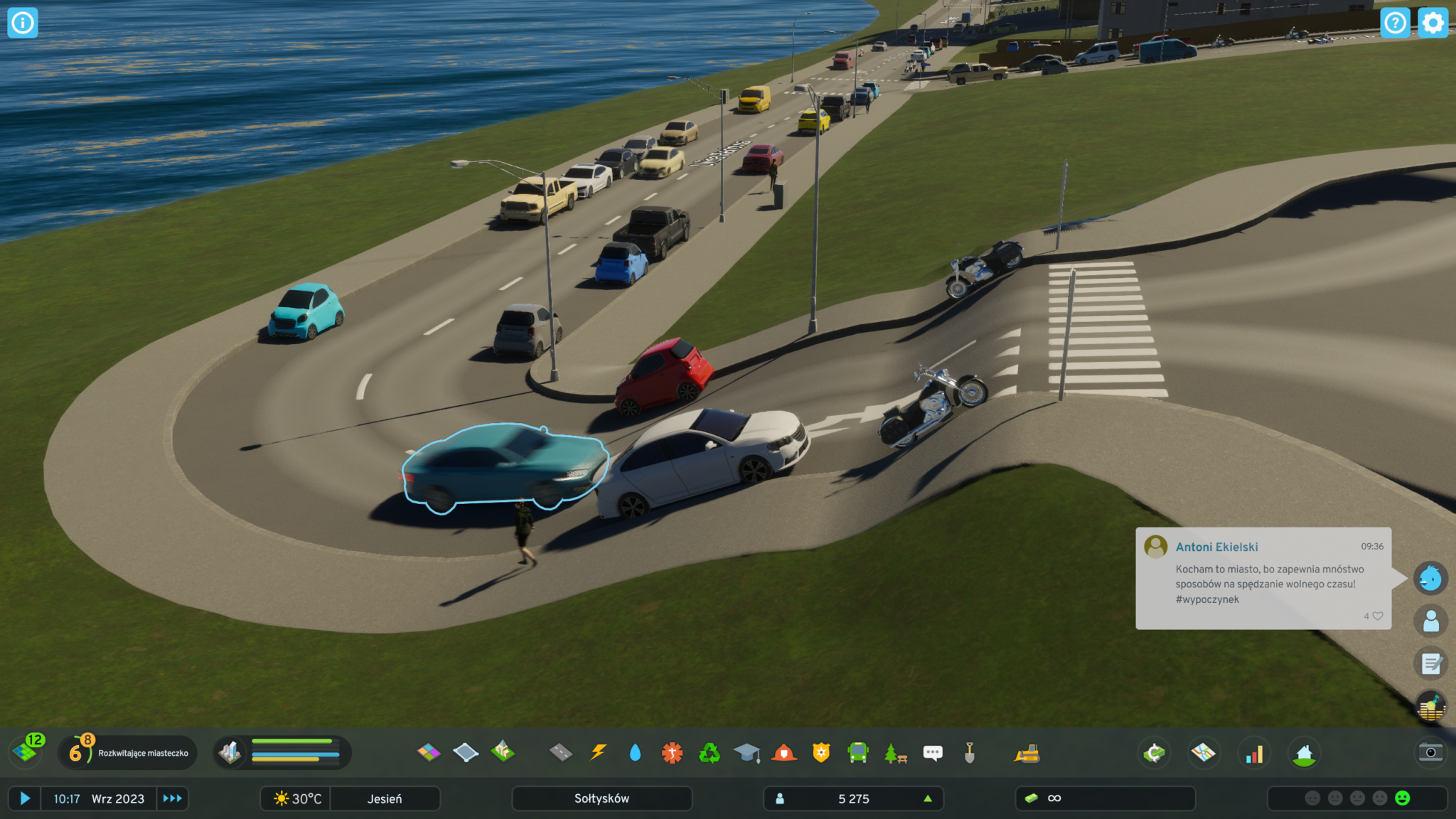Open the education graduation cap menu
The image size is (1456, 819).
746,752
